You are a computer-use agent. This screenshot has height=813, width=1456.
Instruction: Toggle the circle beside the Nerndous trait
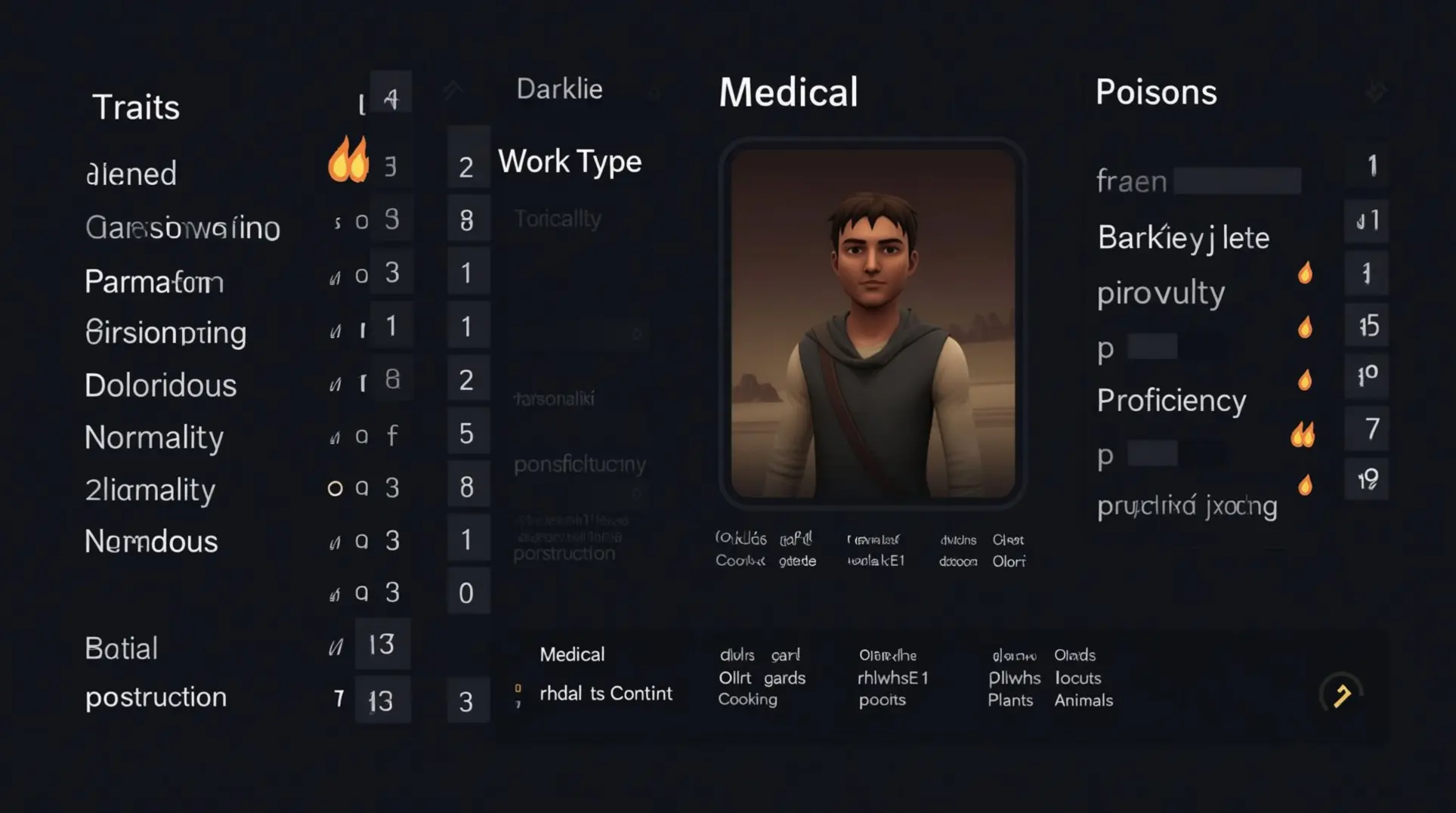362,541
